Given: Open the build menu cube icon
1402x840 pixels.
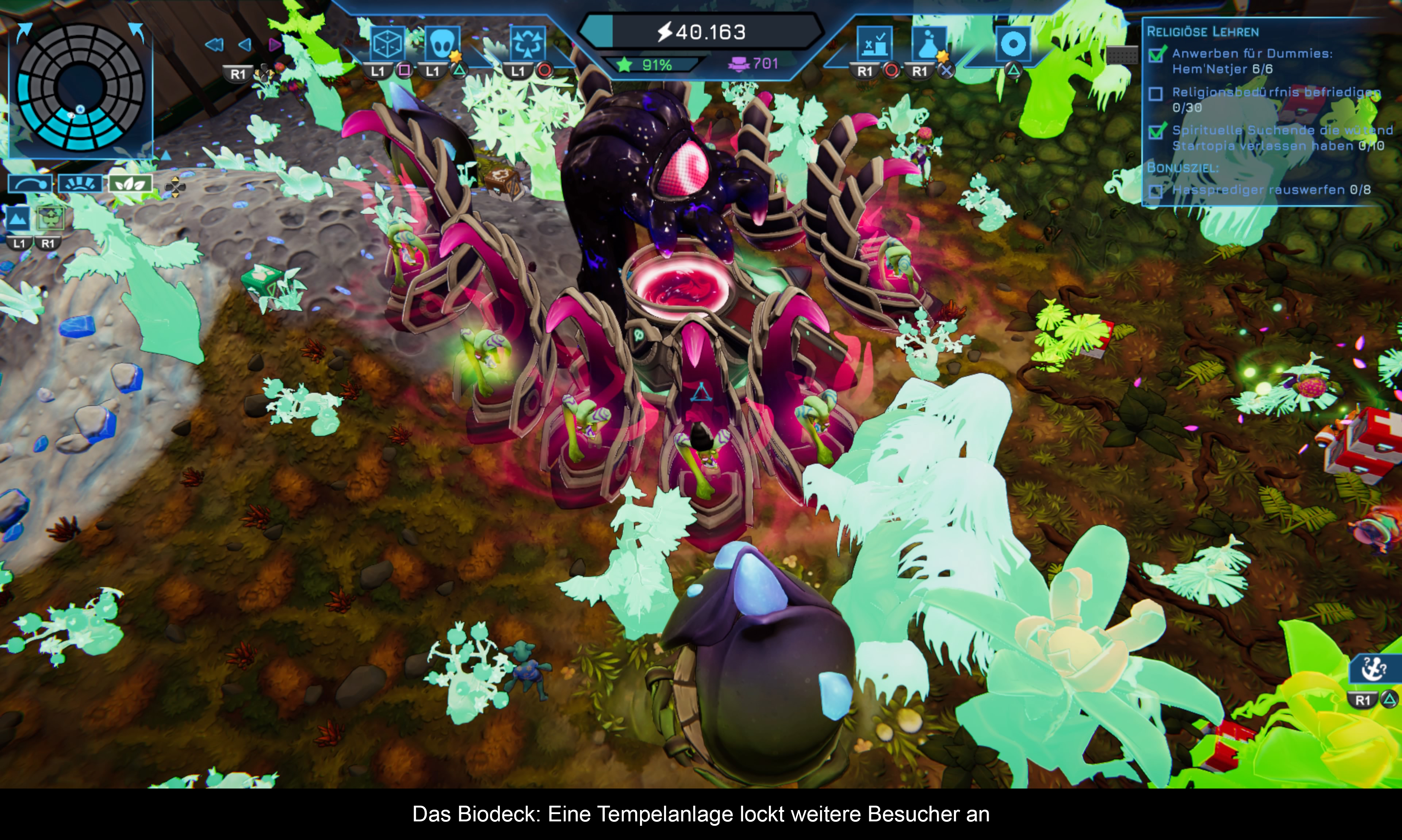Looking at the screenshot, I should [x=388, y=43].
